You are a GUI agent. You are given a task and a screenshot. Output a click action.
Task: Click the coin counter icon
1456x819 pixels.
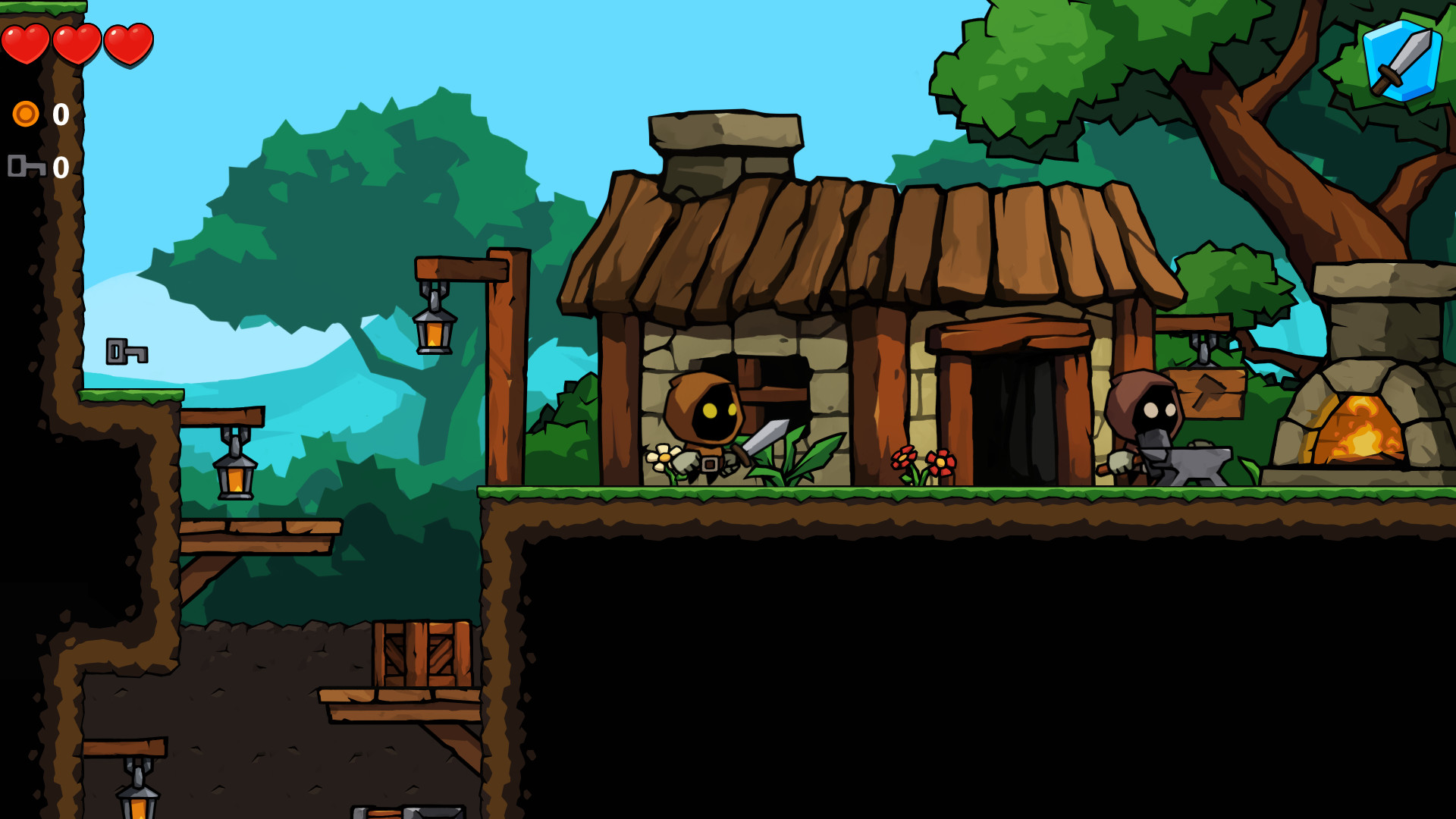tap(25, 115)
